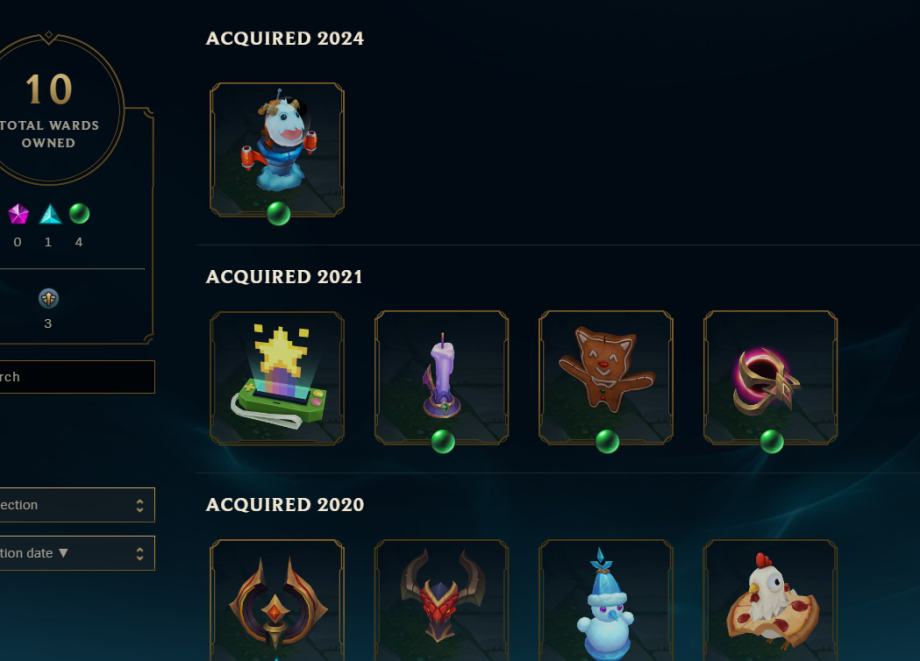Select the purple candle ward skin
This screenshot has height=661, width=920.
coord(441,377)
